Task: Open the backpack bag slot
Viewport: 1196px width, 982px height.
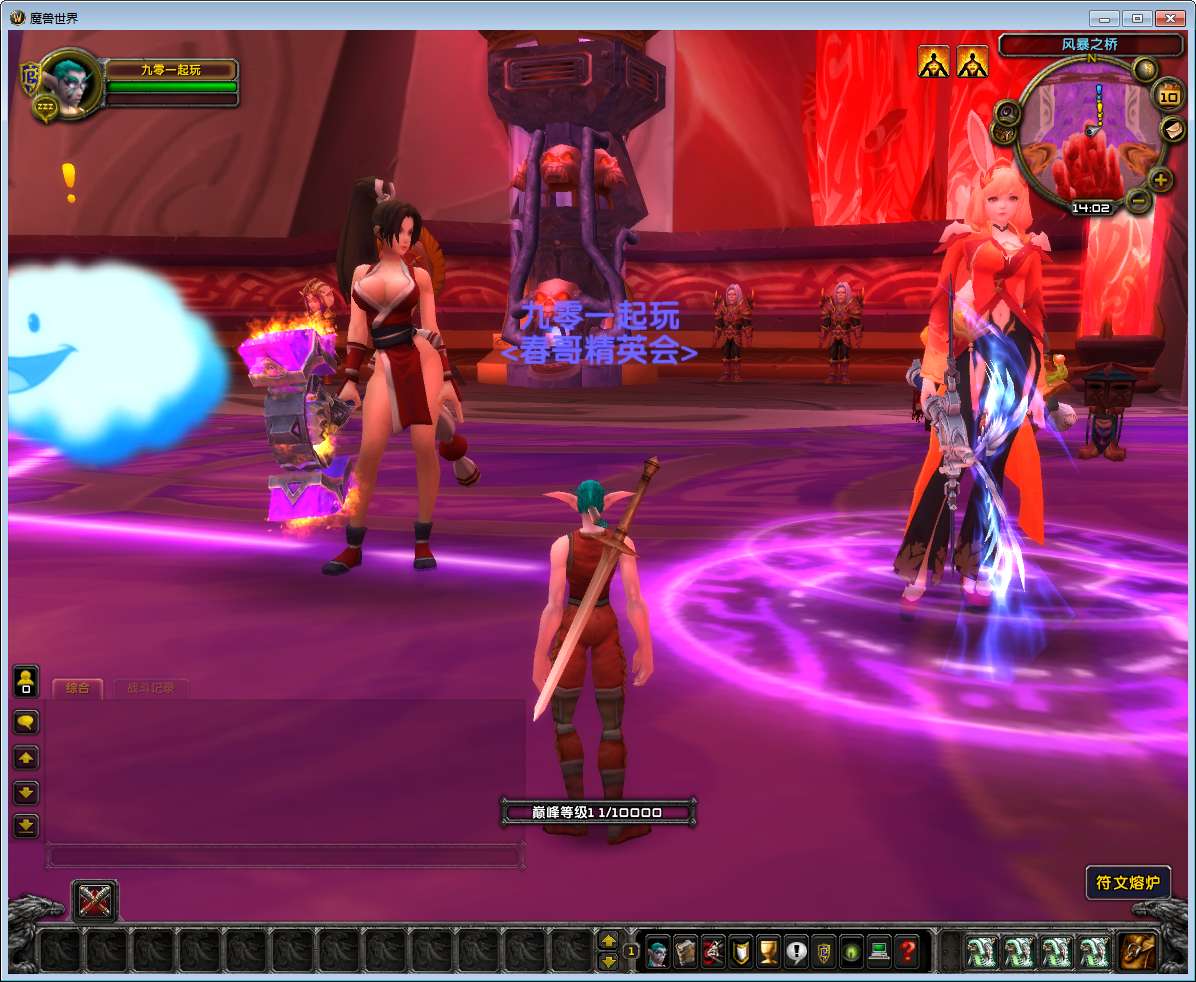Action: click(1138, 951)
